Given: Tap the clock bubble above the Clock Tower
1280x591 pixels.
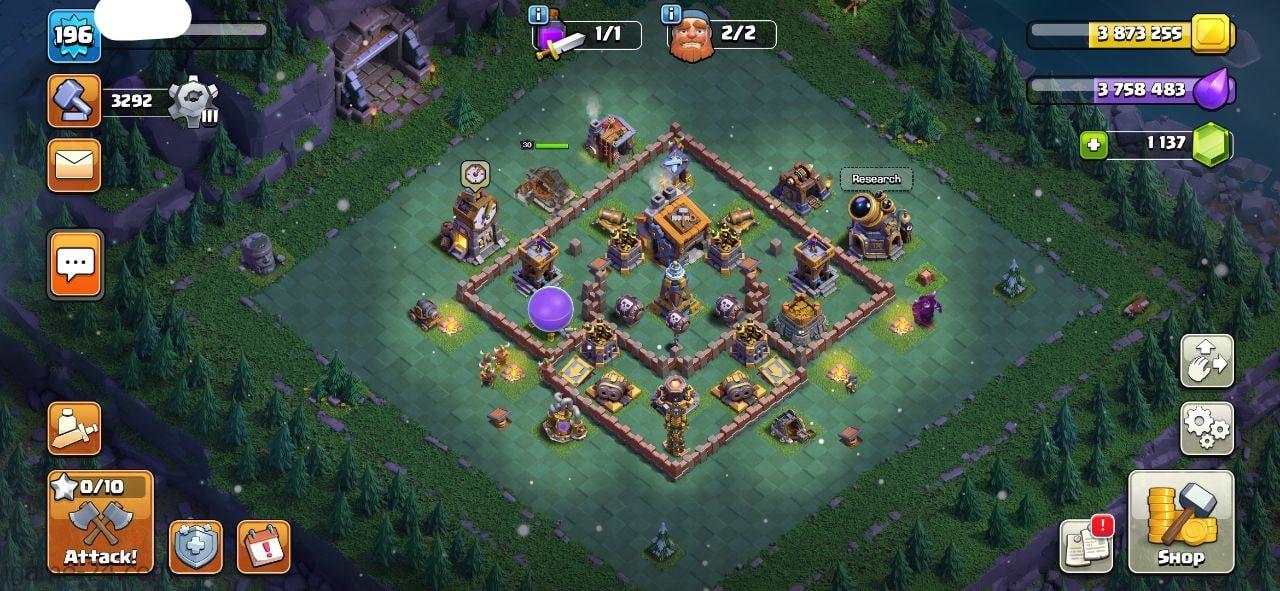Looking at the screenshot, I should pyautogui.click(x=474, y=174).
